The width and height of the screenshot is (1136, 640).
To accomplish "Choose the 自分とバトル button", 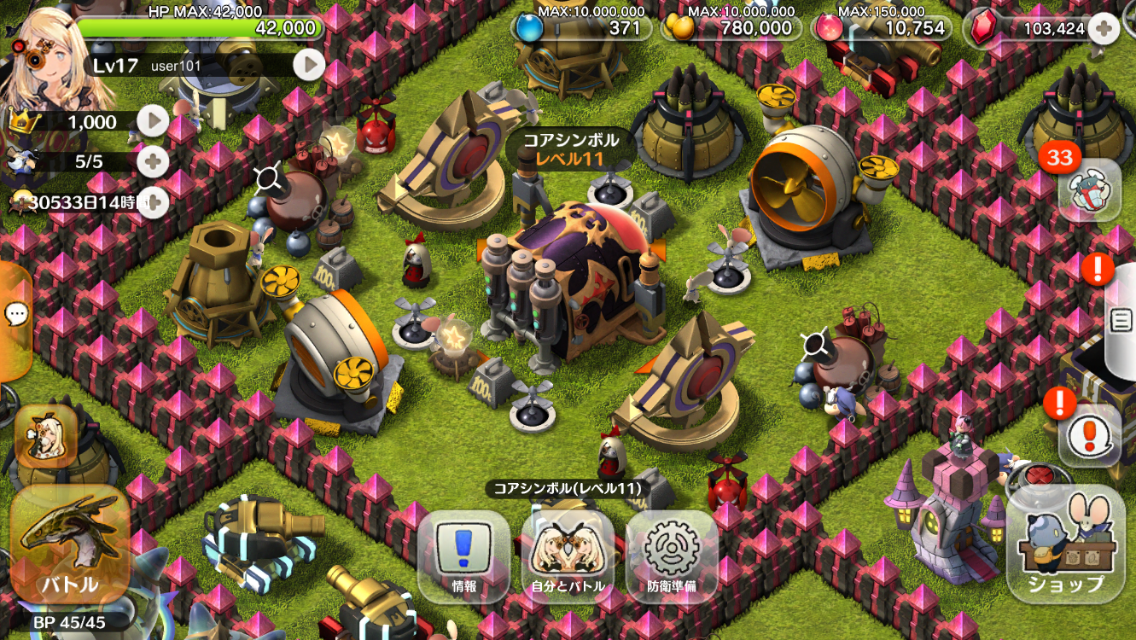I will [567, 557].
